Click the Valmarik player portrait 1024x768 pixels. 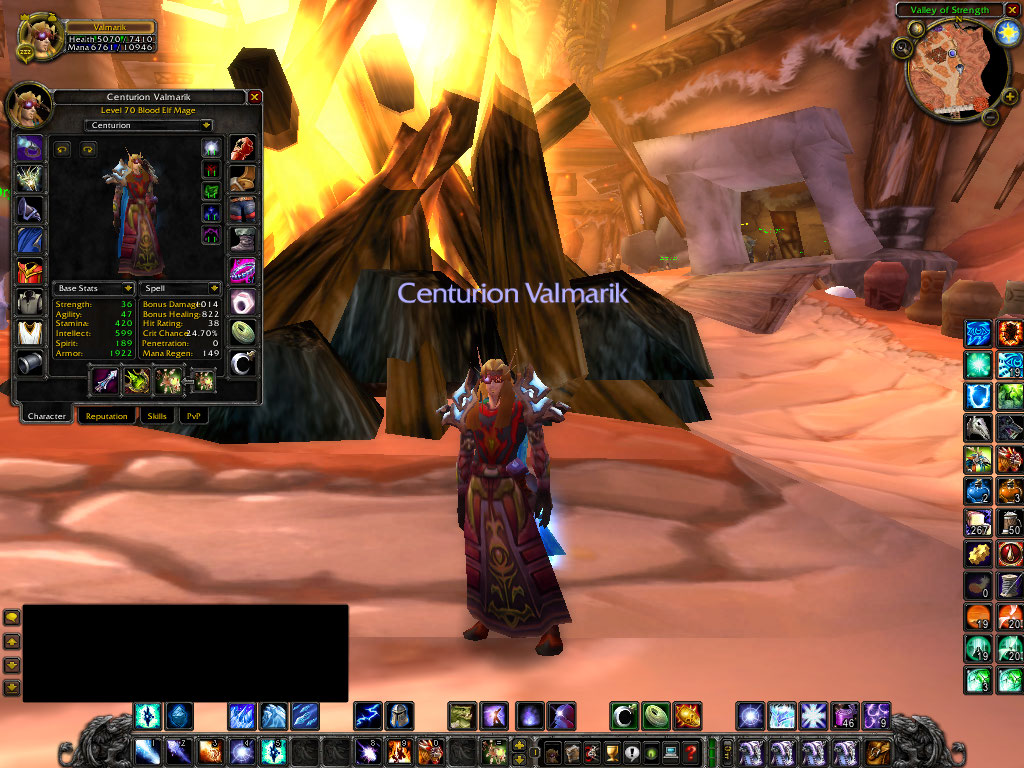[40, 36]
